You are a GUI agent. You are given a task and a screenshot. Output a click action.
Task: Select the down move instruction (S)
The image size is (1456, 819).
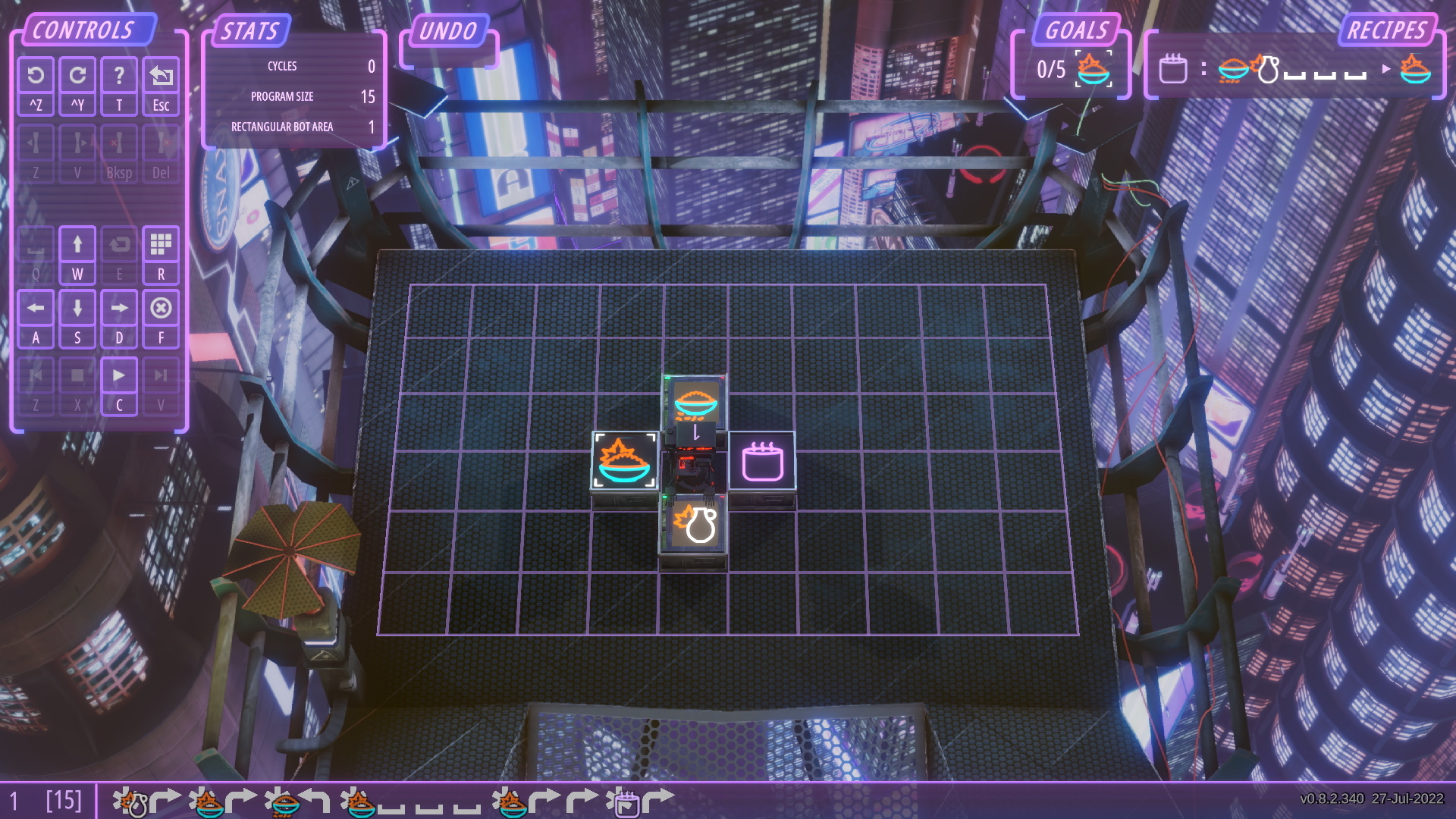point(77,308)
